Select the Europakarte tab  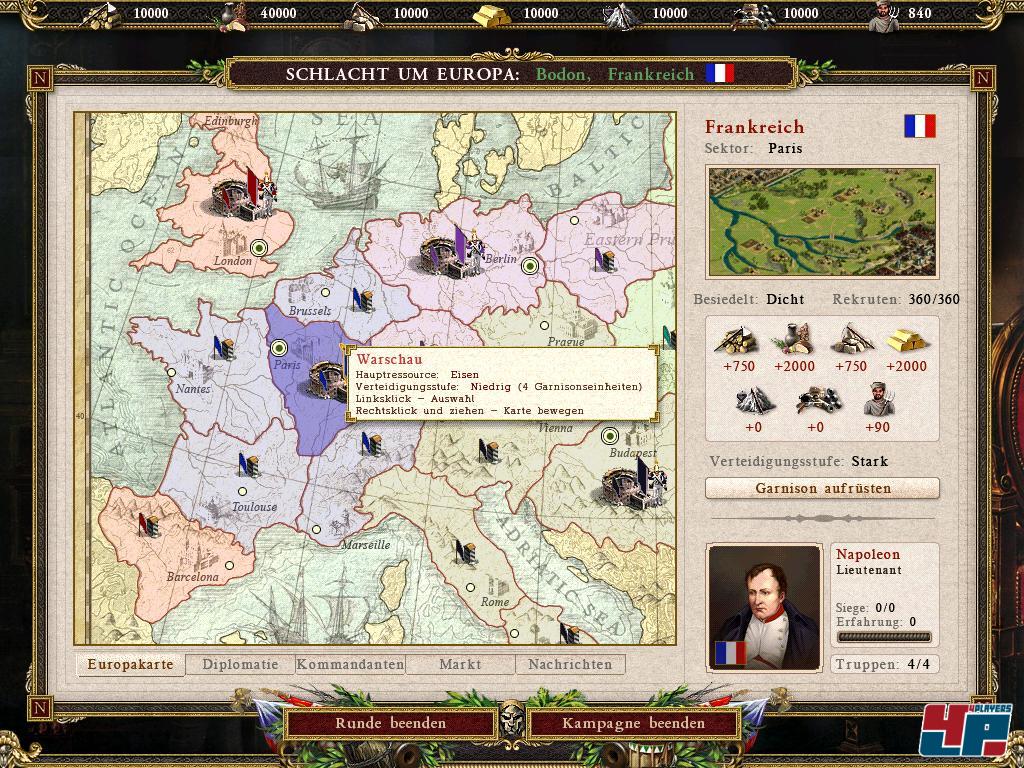130,664
